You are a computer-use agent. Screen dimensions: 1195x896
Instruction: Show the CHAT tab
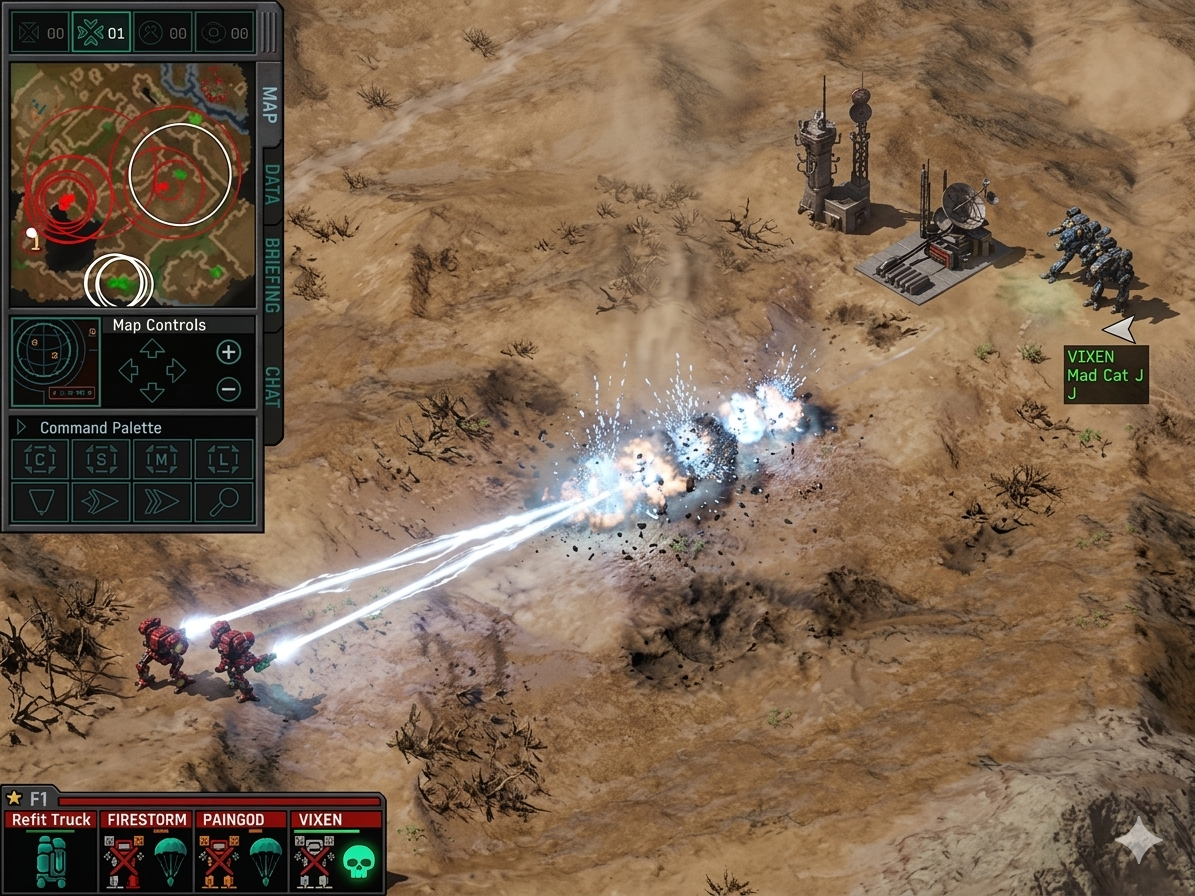coord(271,386)
